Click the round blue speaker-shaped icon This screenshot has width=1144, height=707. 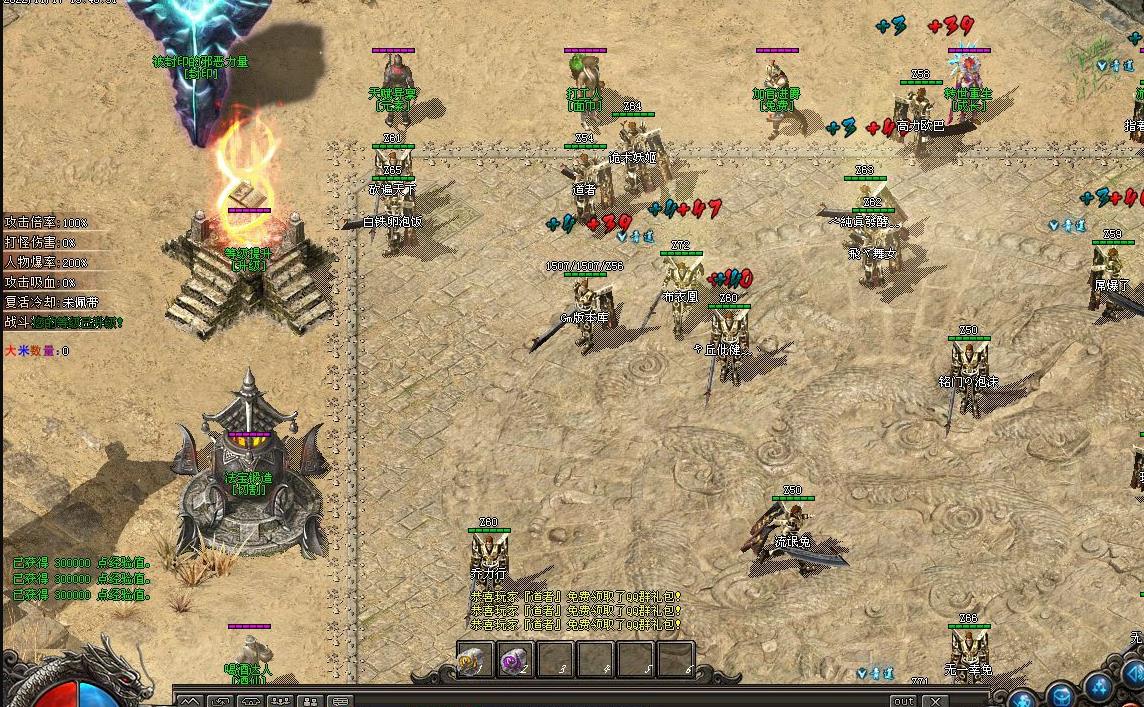click(x=1134, y=672)
